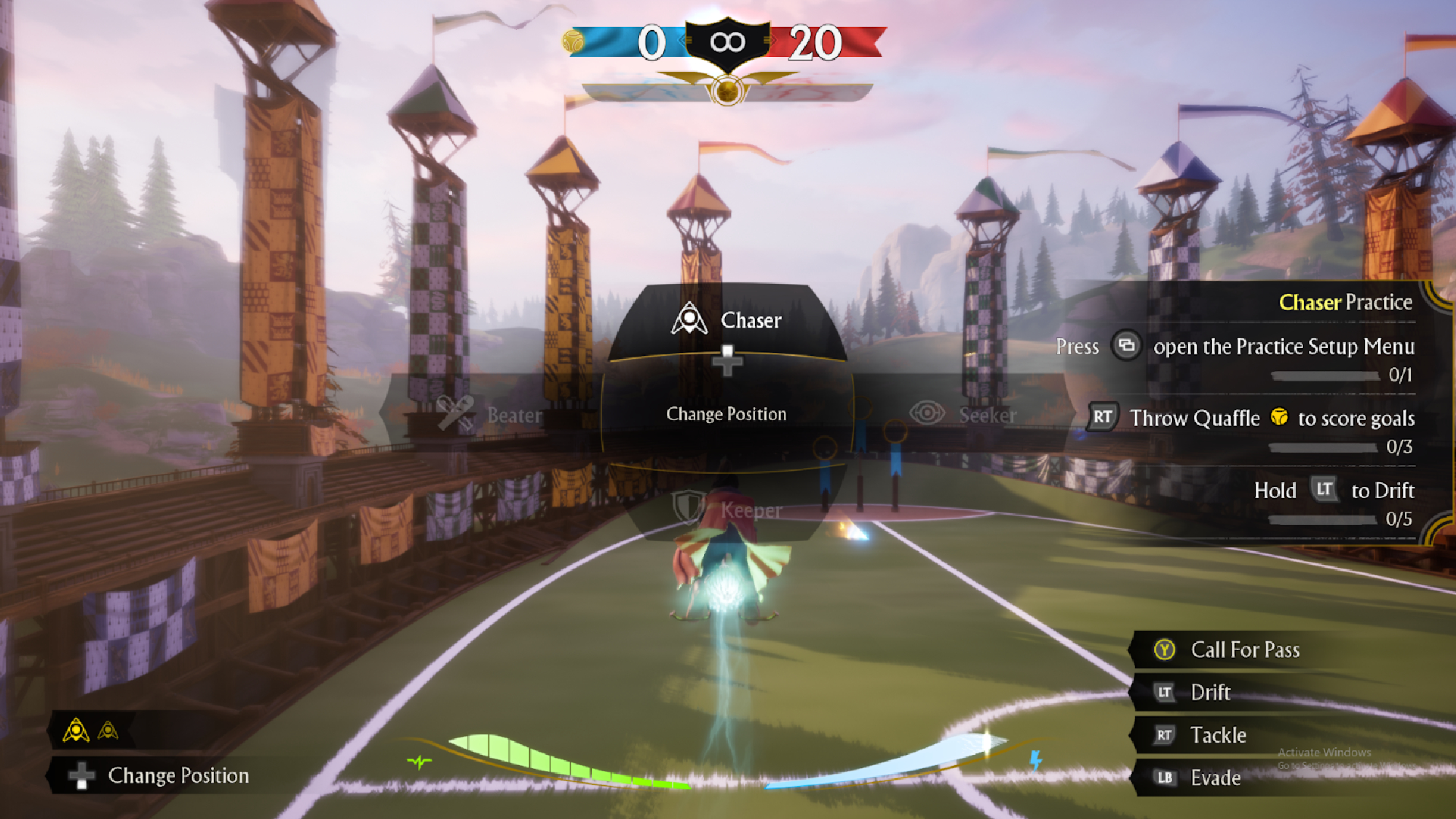
Task: Select the Chaser position
Action: point(727,320)
